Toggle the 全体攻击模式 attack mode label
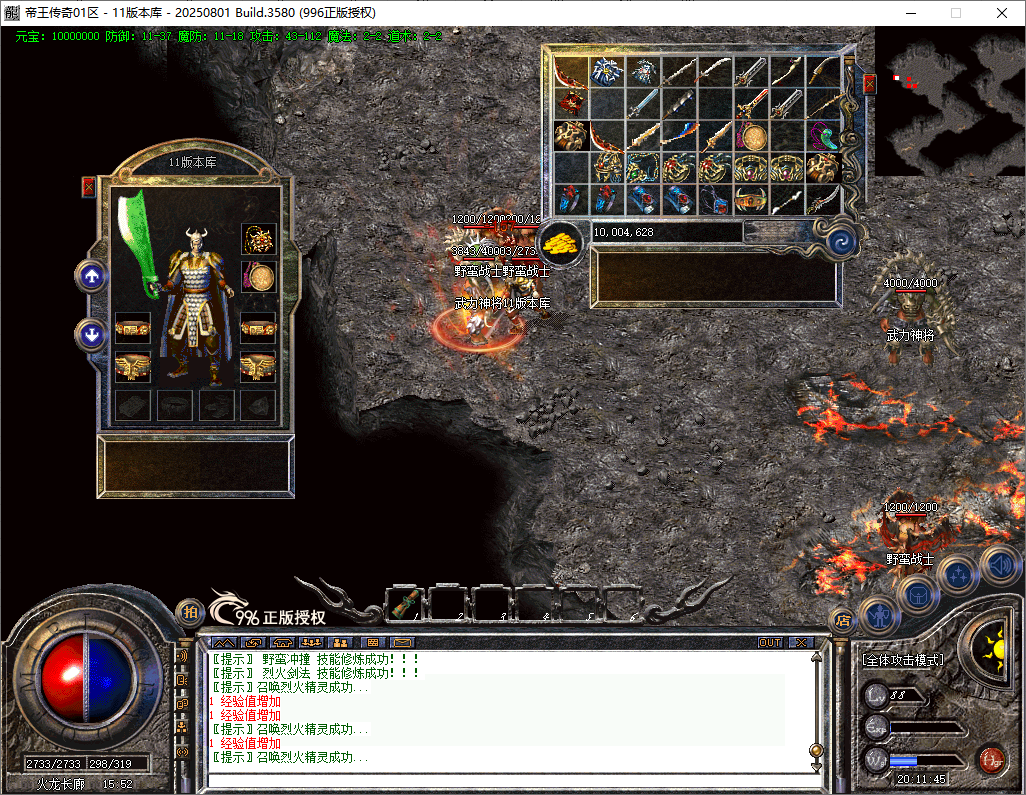The width and height of the screenshot is (1026, 795). [902, 660]
